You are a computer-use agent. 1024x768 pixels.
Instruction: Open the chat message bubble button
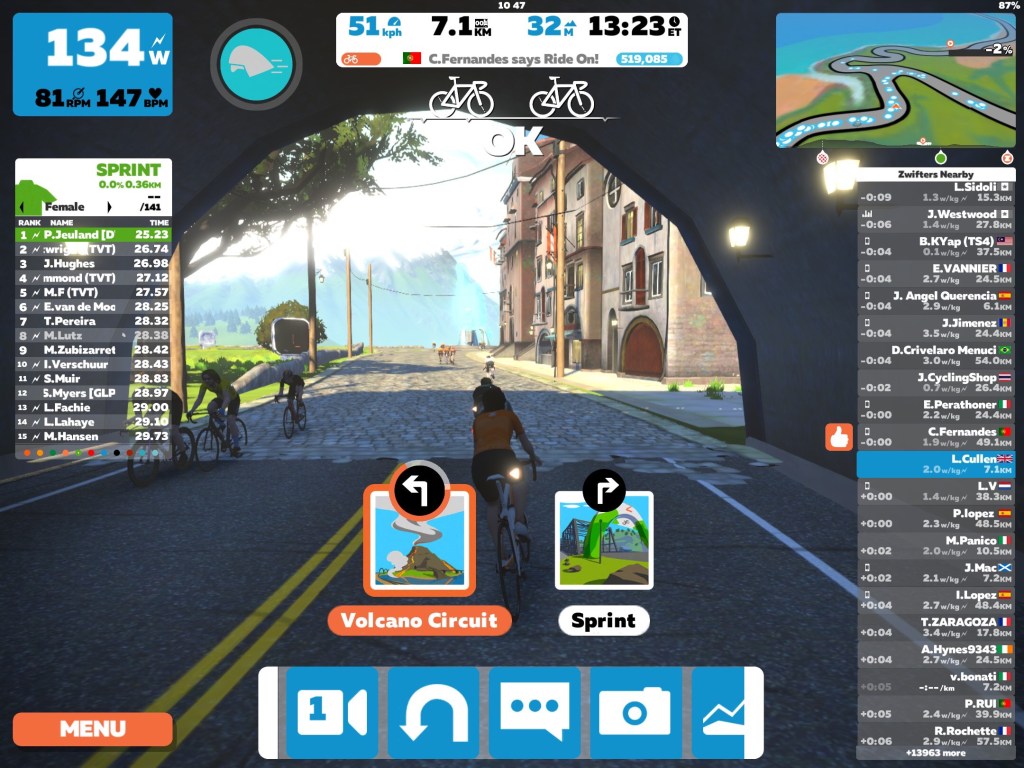(x=534, y=712)
